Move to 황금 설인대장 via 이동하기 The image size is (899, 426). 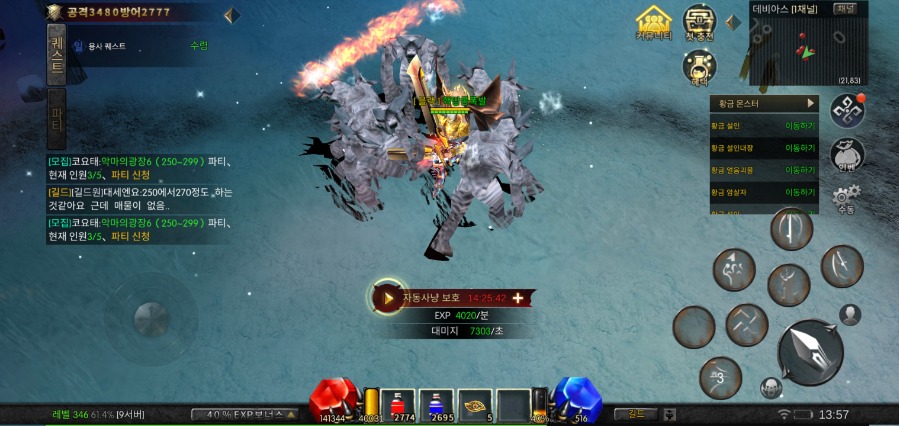click(x=800, y=148)
